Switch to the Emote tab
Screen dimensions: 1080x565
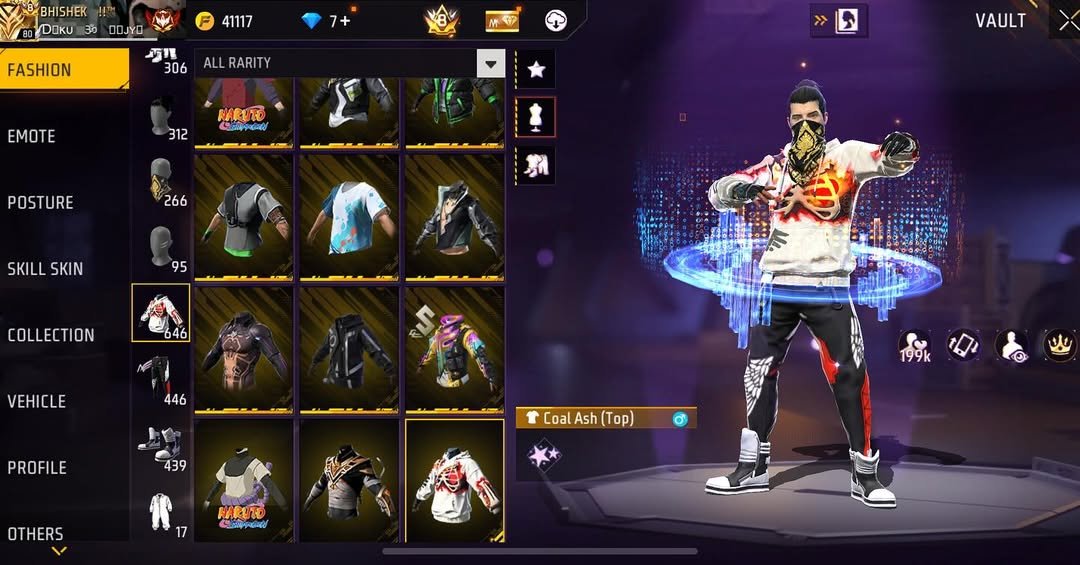coord(32,136)
